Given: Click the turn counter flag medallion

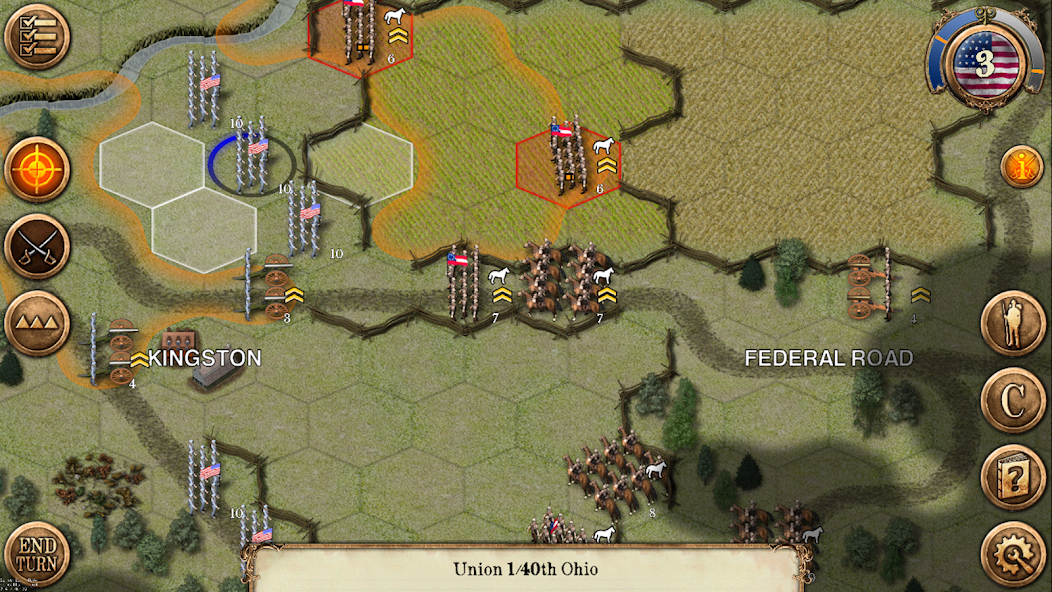Looking at the screenshot, I should pyautogui.click(x=984, y=64).
